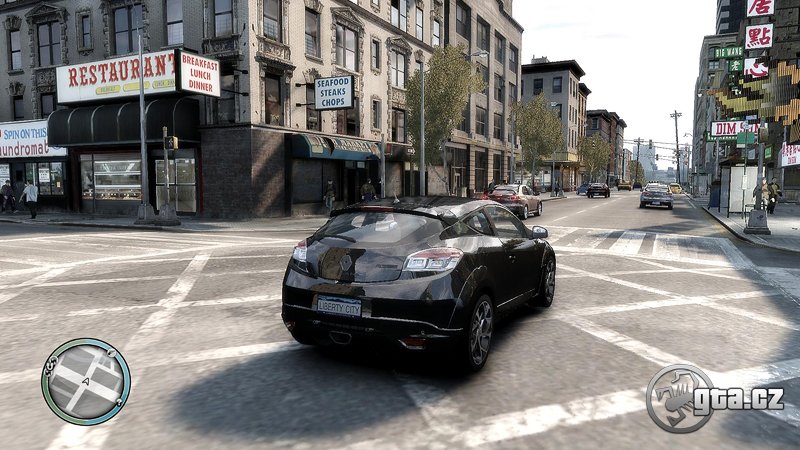Open the gta.cz watermark logo
The height and width of the screenshot is (450, 800).
(715, 397)
